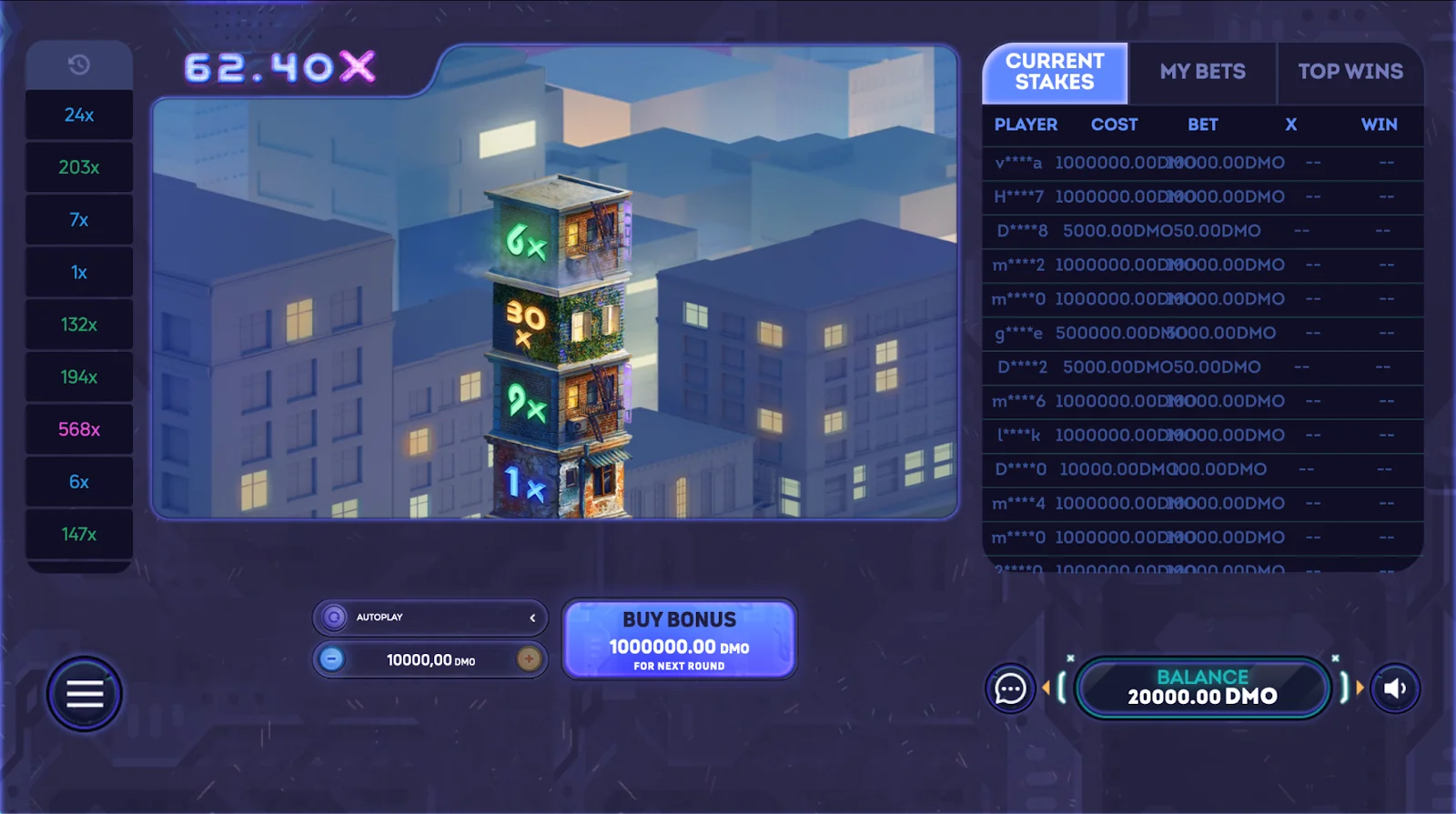Open the round history clock icon

pyautogui.click(x=79, y=65)
